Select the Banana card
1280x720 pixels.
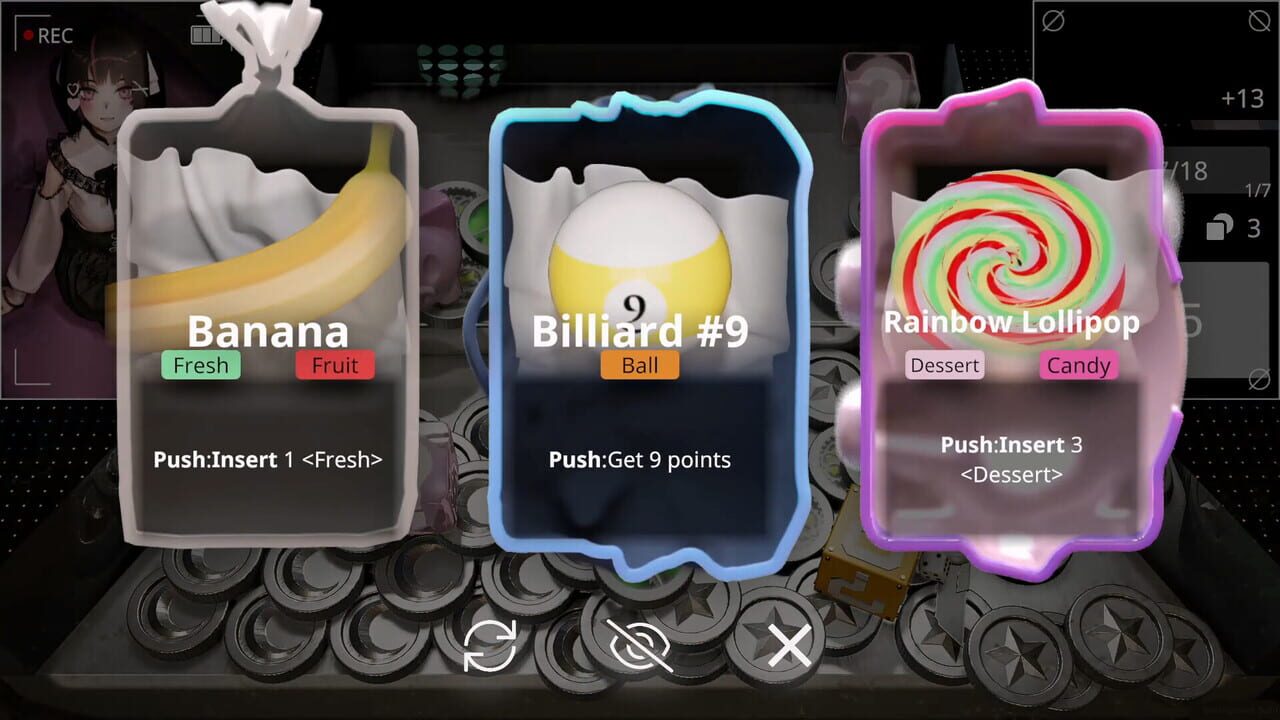pos(267,330)
